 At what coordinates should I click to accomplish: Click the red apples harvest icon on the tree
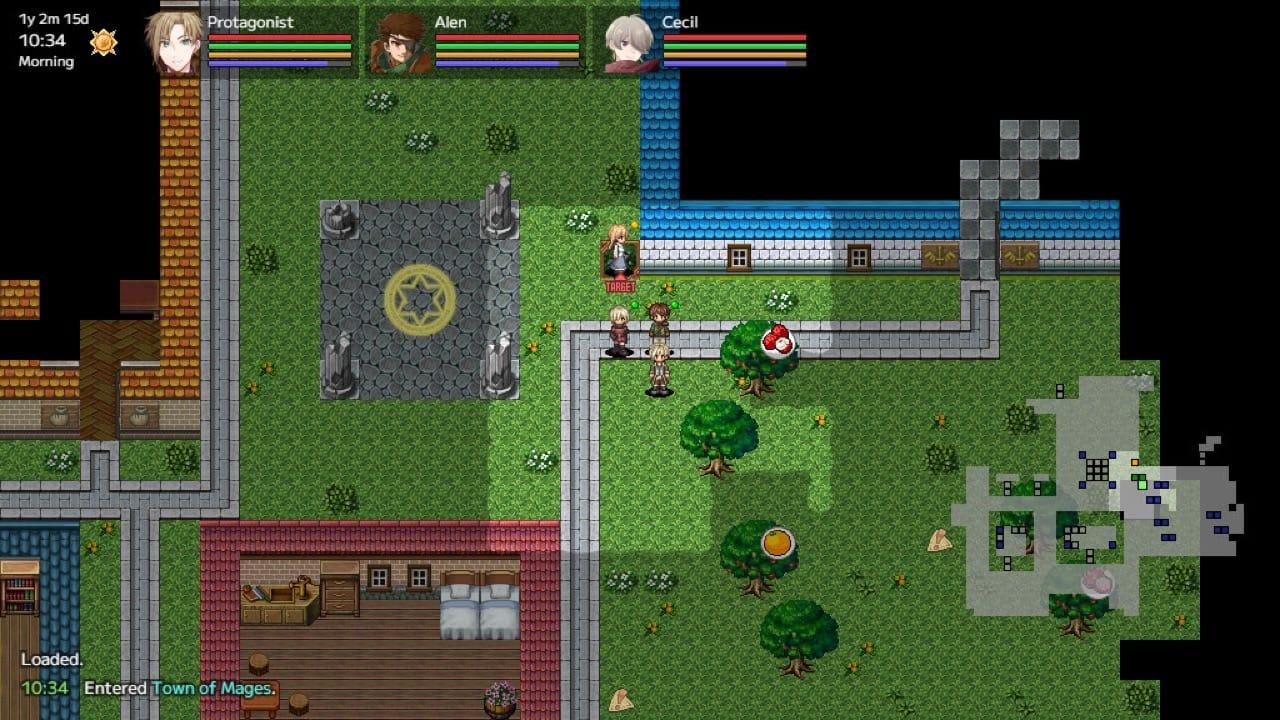click(776, 338)
